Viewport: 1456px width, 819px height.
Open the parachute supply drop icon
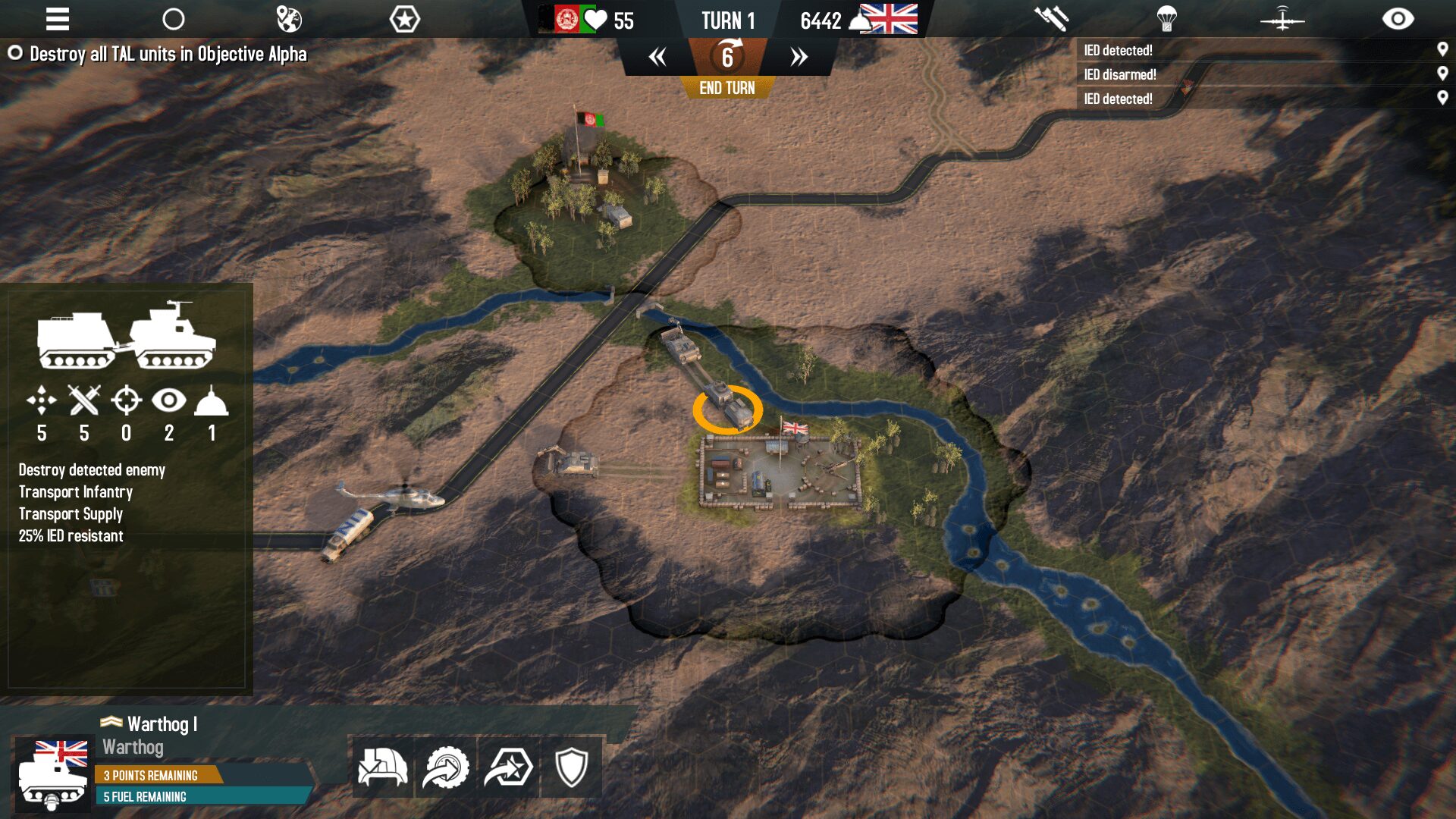coord(1166,19)
